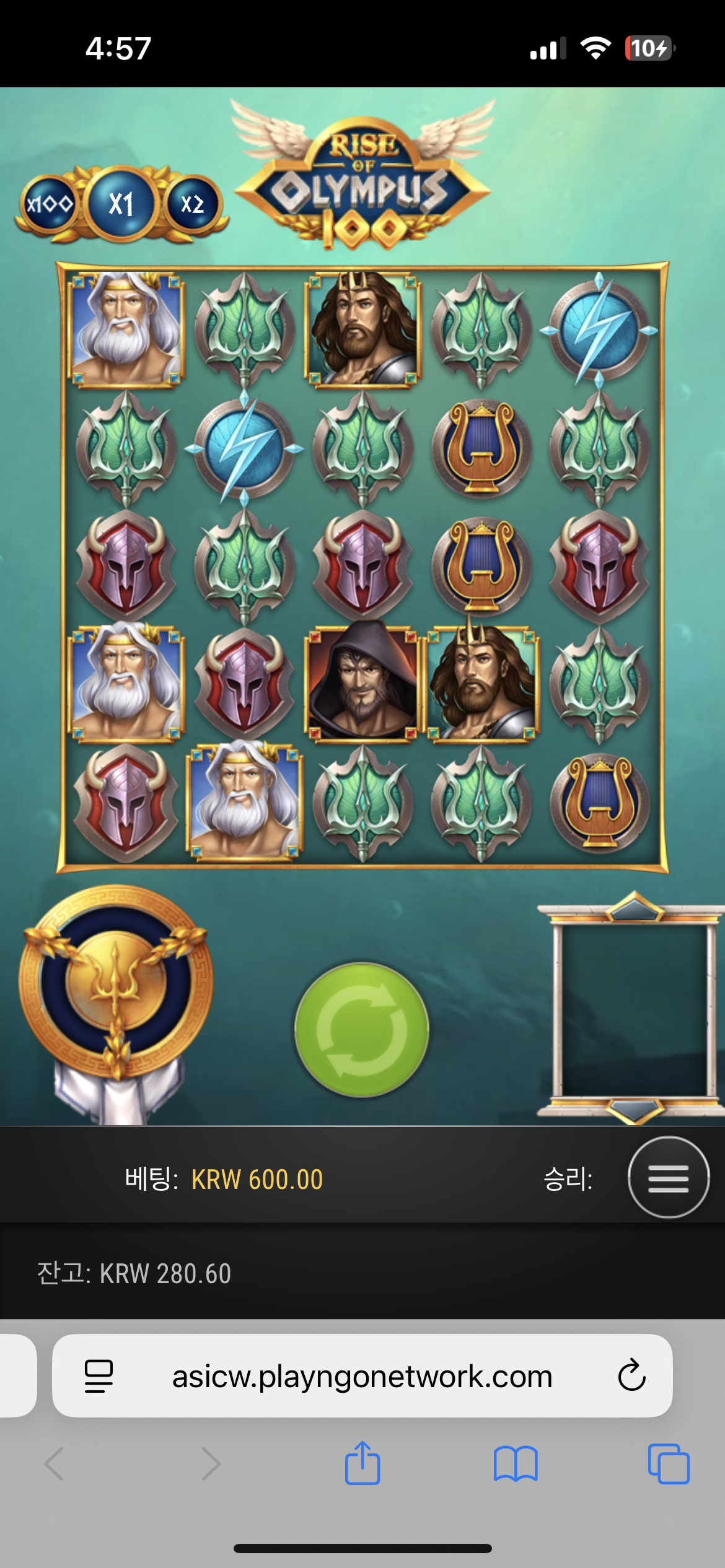The width and height of the screenshot is (725, 1568).
Task: Reload the page in the browser
Action: coord(631,1375)
